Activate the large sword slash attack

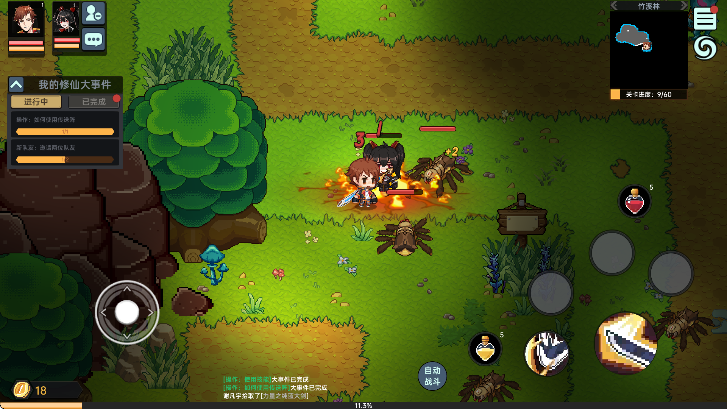626,343
